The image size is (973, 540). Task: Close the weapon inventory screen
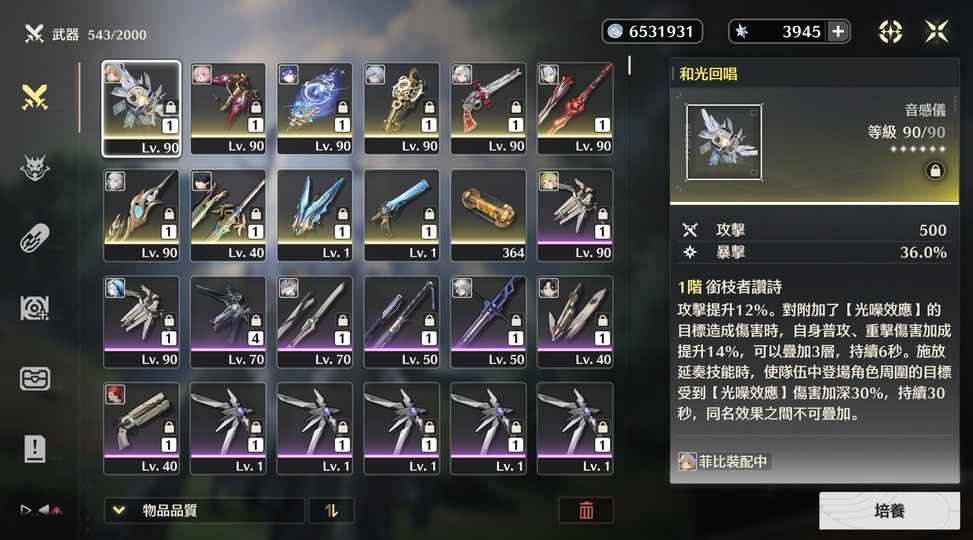pos(936,31)
